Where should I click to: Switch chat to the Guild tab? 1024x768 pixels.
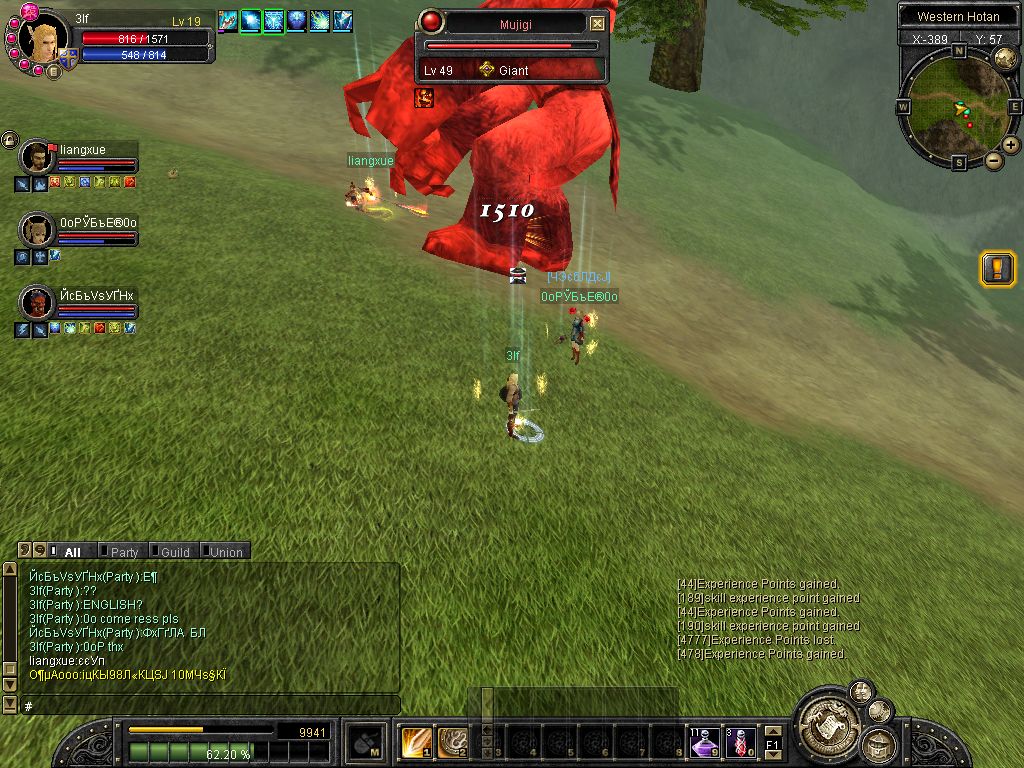(x=174, y=551)
